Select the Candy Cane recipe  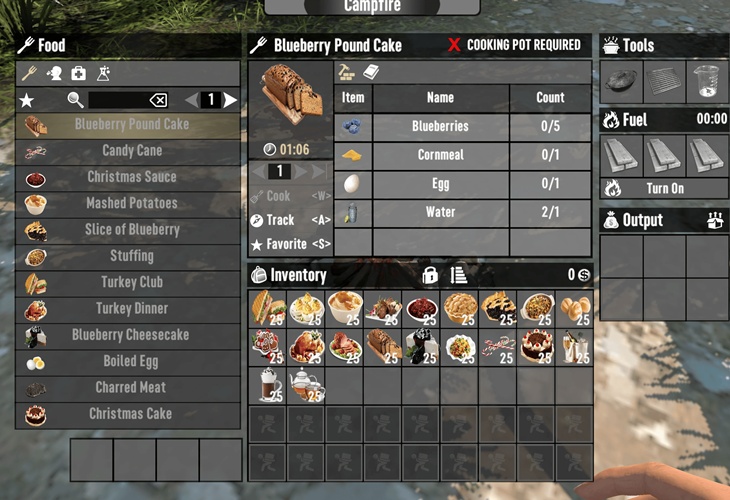pos(130,151)
